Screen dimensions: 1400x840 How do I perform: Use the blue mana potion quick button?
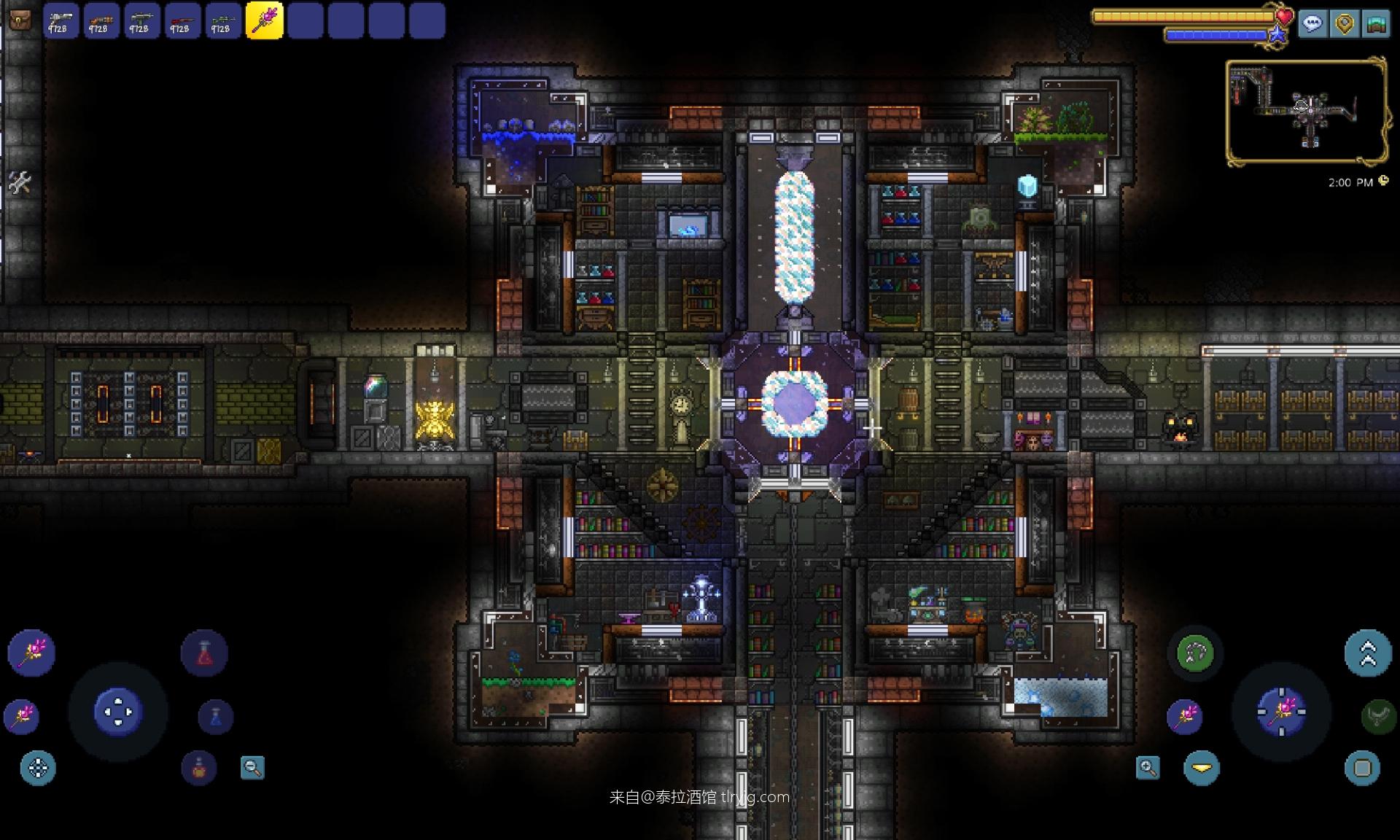(215, 717)
